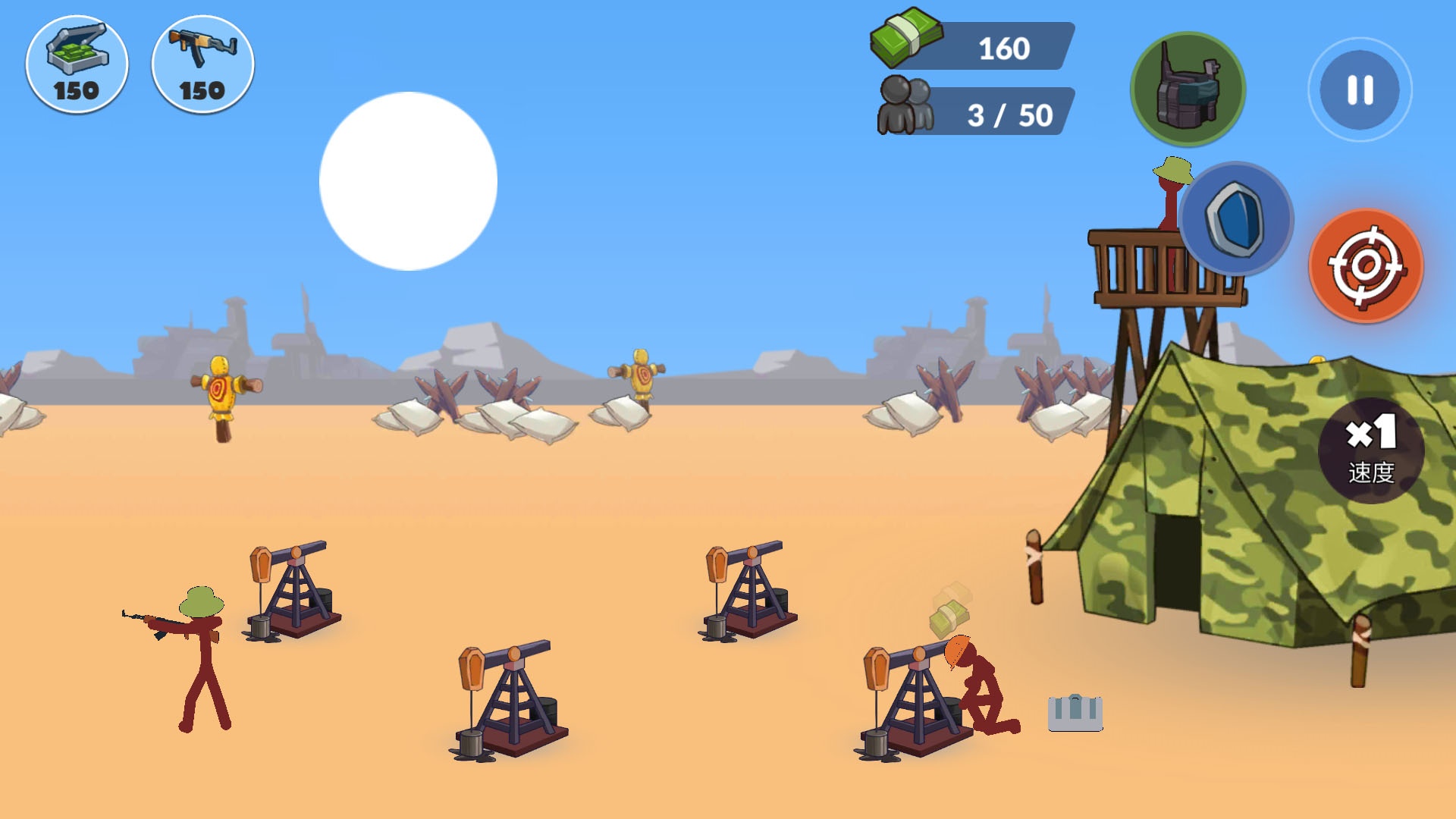Toggle the x1 game speed button
The width and height of the screenshot is (1456, 819).
point(1370,450)
